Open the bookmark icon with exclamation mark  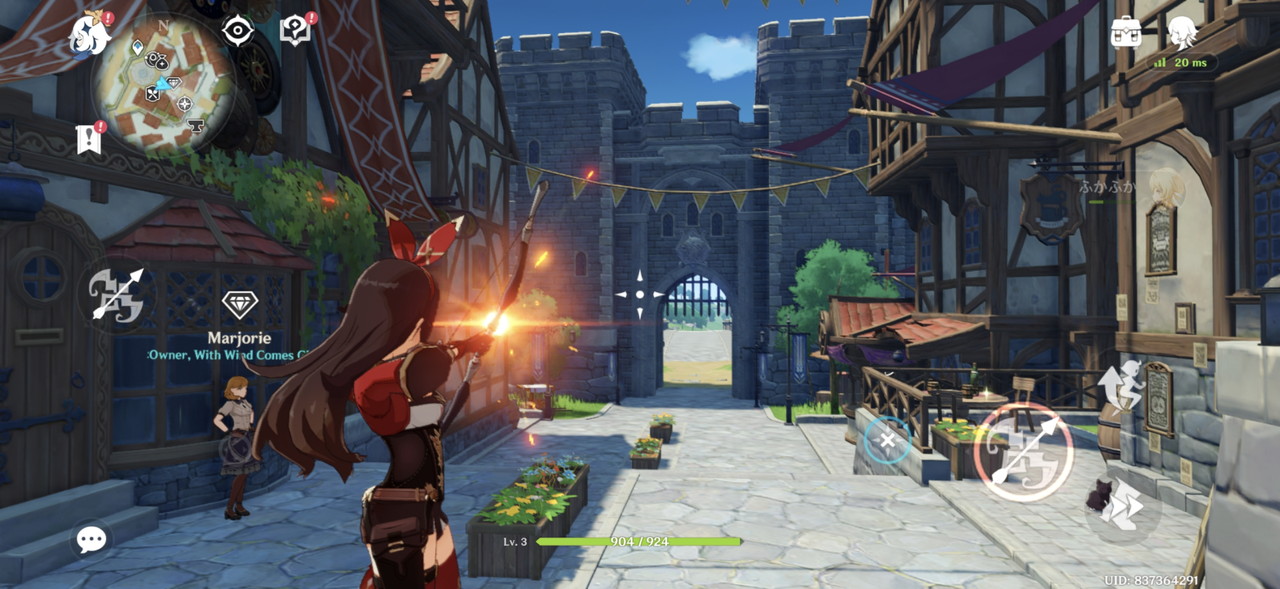(89, 139)
